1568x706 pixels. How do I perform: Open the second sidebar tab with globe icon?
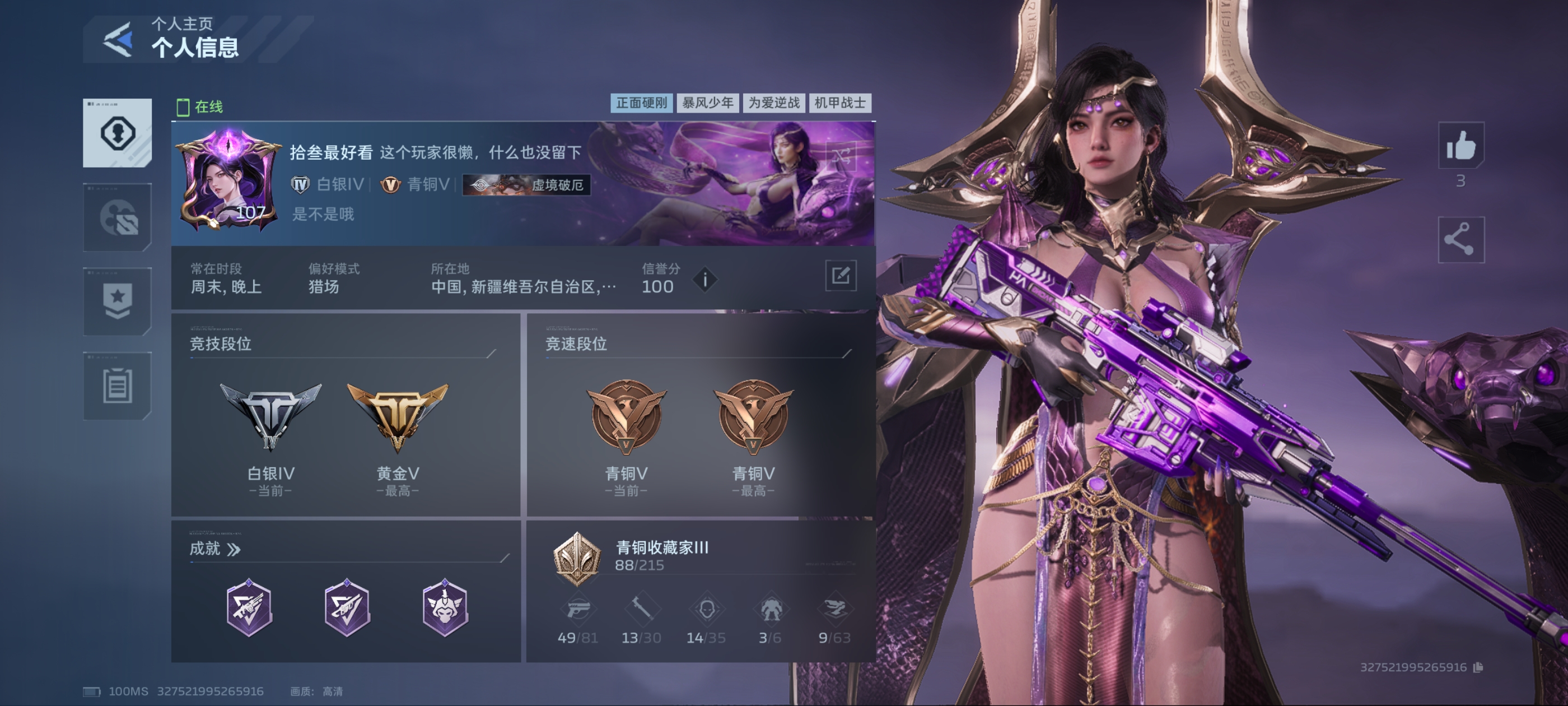(118, 217)
